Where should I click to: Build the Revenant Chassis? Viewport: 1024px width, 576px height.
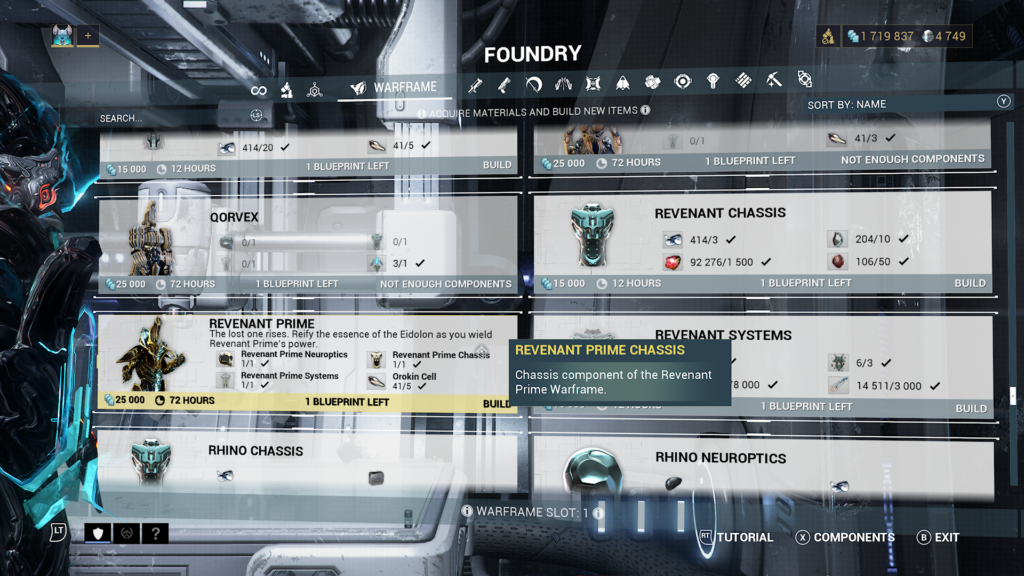969,283
